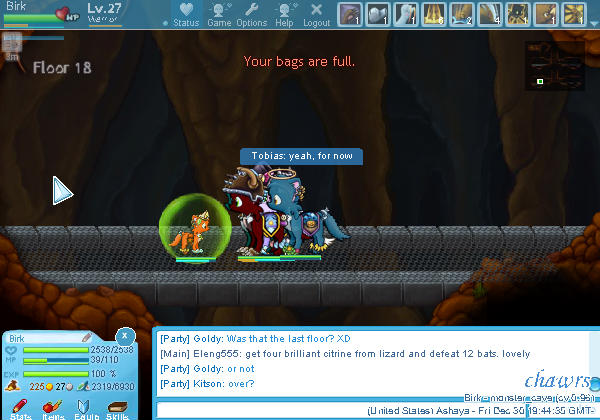Open the Game menu
The image size is (600, 420).
(218, 14)
